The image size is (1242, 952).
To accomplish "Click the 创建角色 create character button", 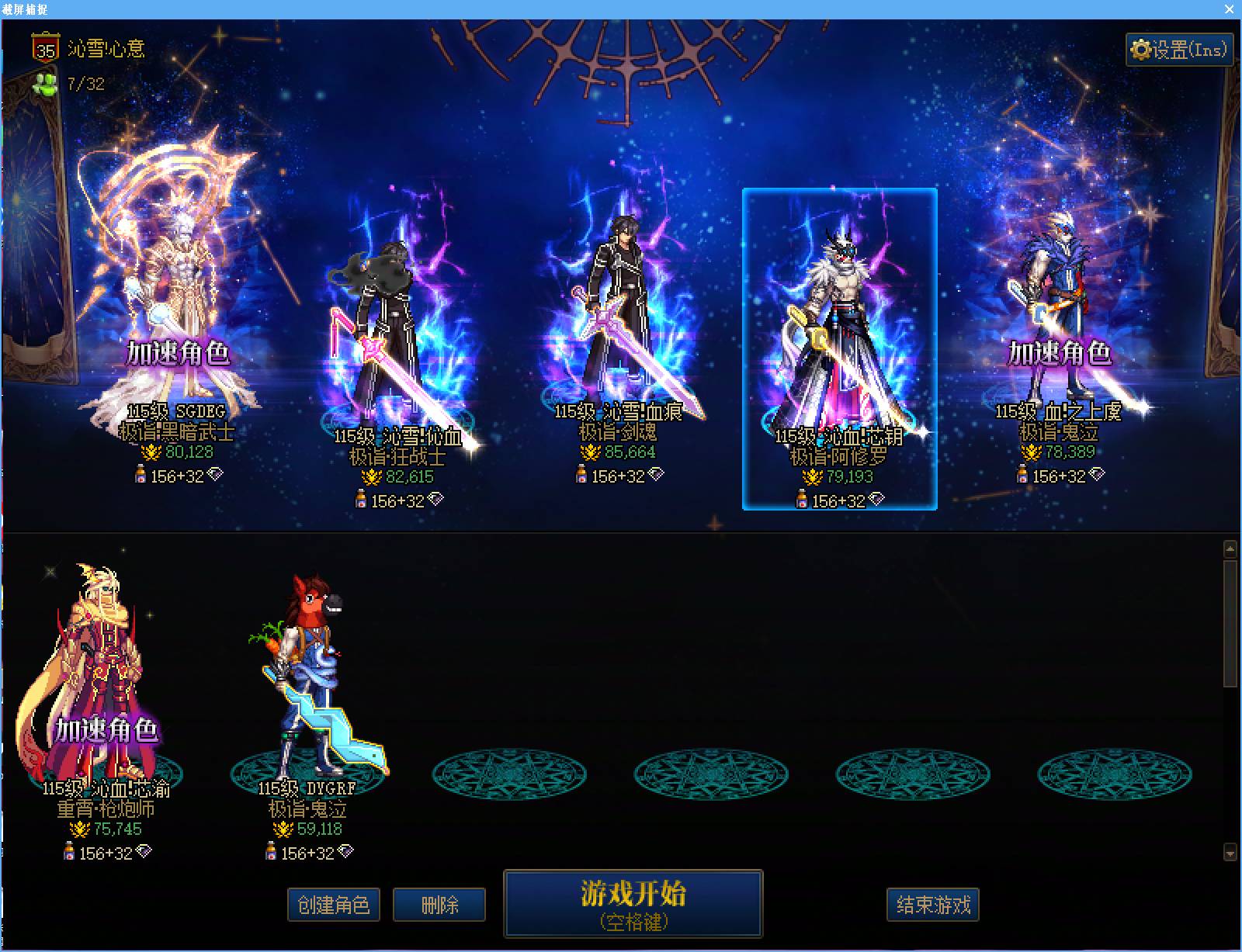I will coord(334,904).
